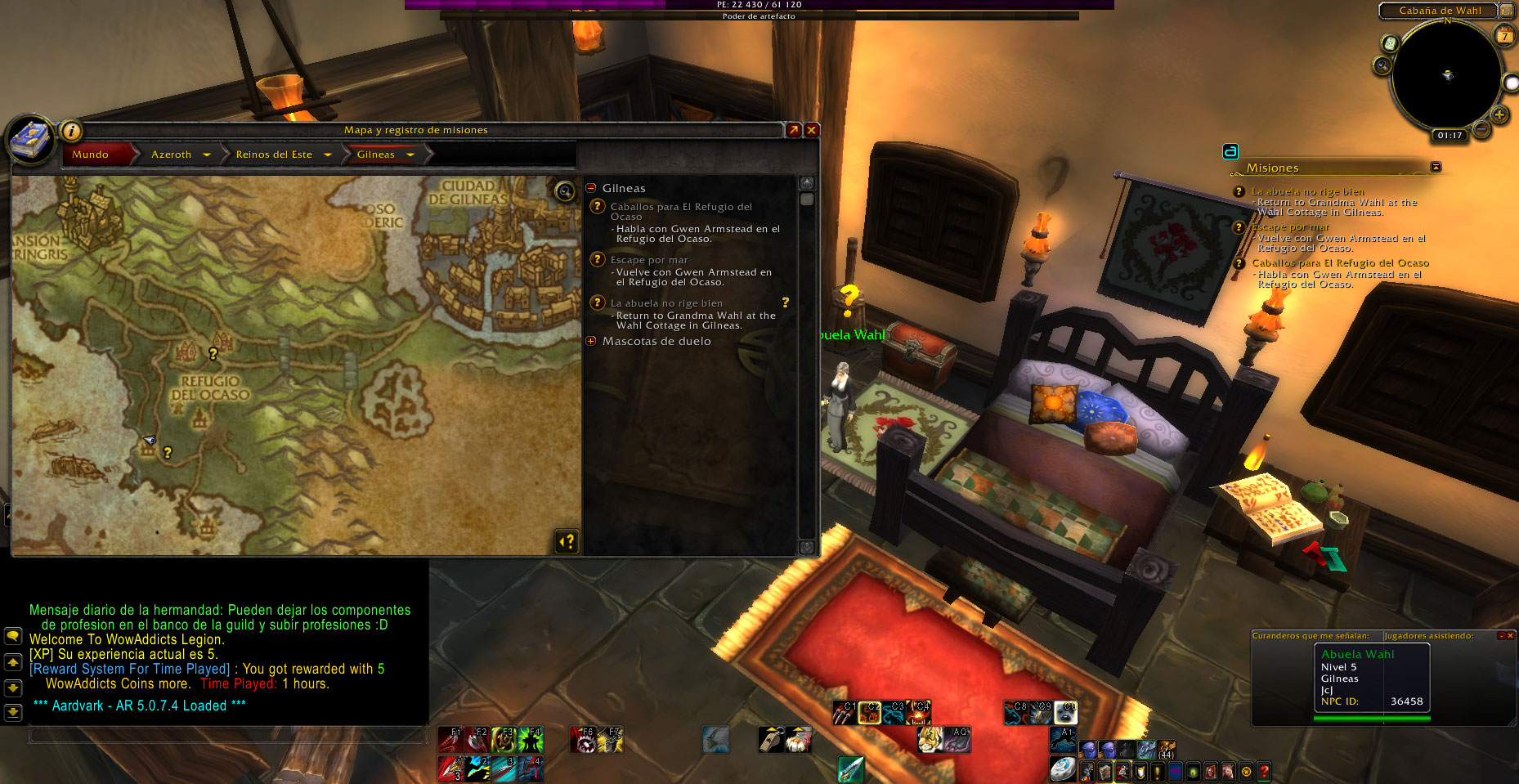1519x784 pixels.
Task: Select the Mundo map breadcrumb
Action: [x=91, y=155]
